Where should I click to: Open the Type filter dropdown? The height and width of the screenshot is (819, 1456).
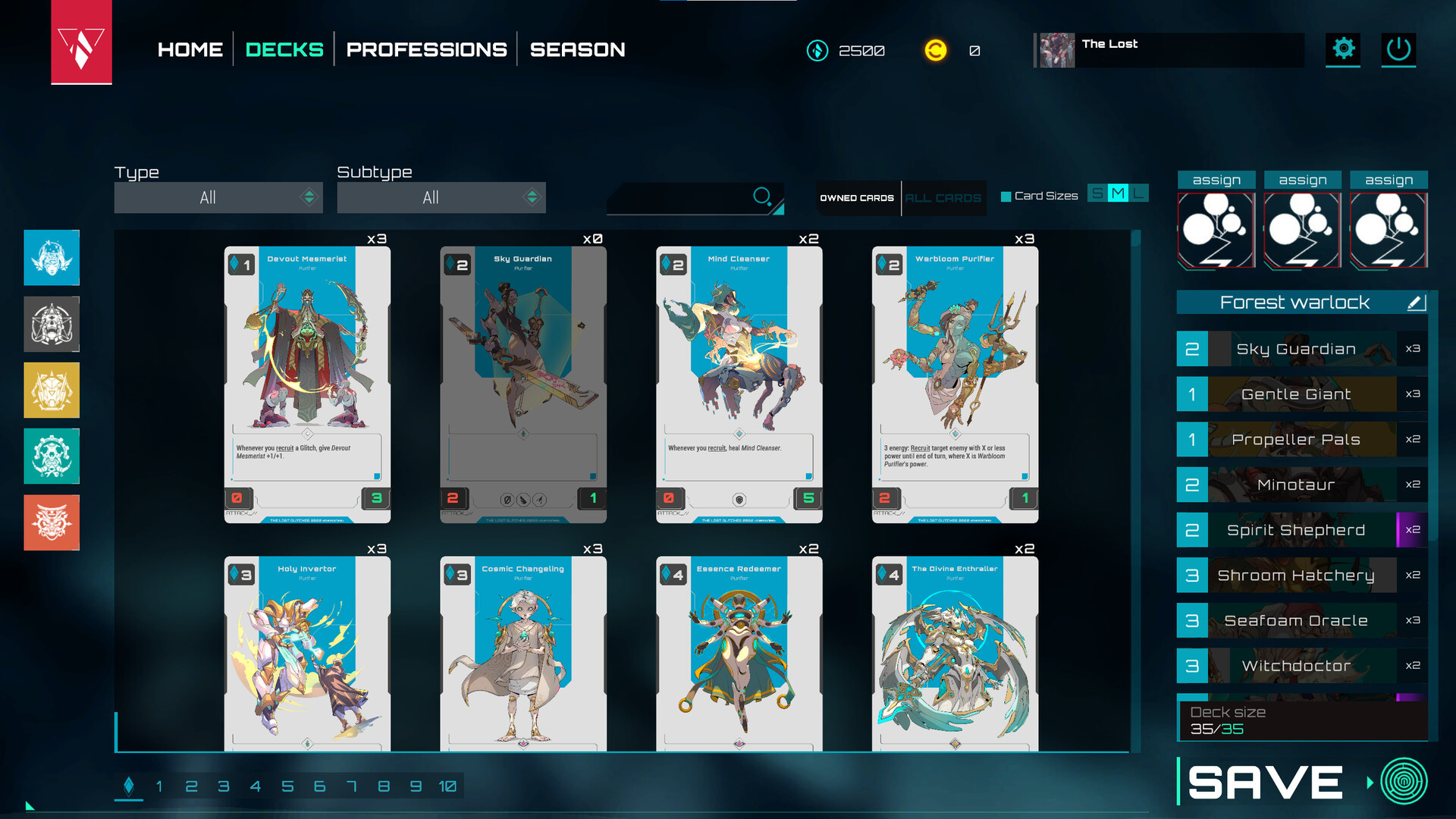(218, 198)
